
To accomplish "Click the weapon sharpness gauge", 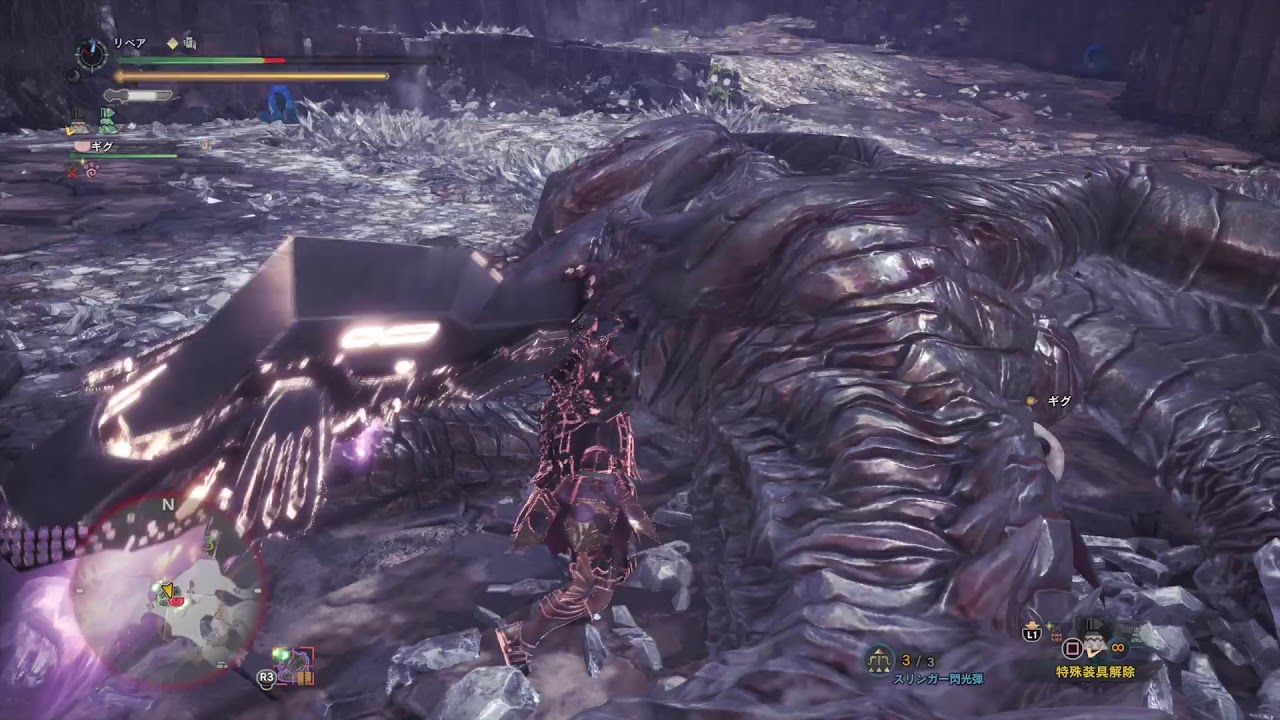I will pyautogui.click(x=139, y=96).
